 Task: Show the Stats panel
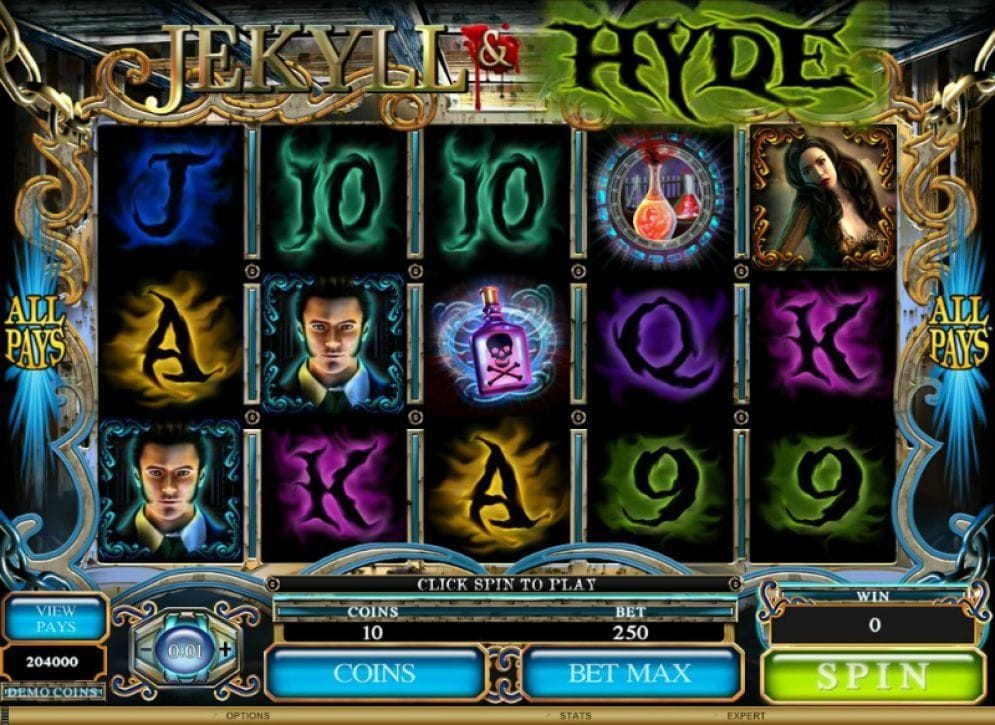(x=575, y=716)
